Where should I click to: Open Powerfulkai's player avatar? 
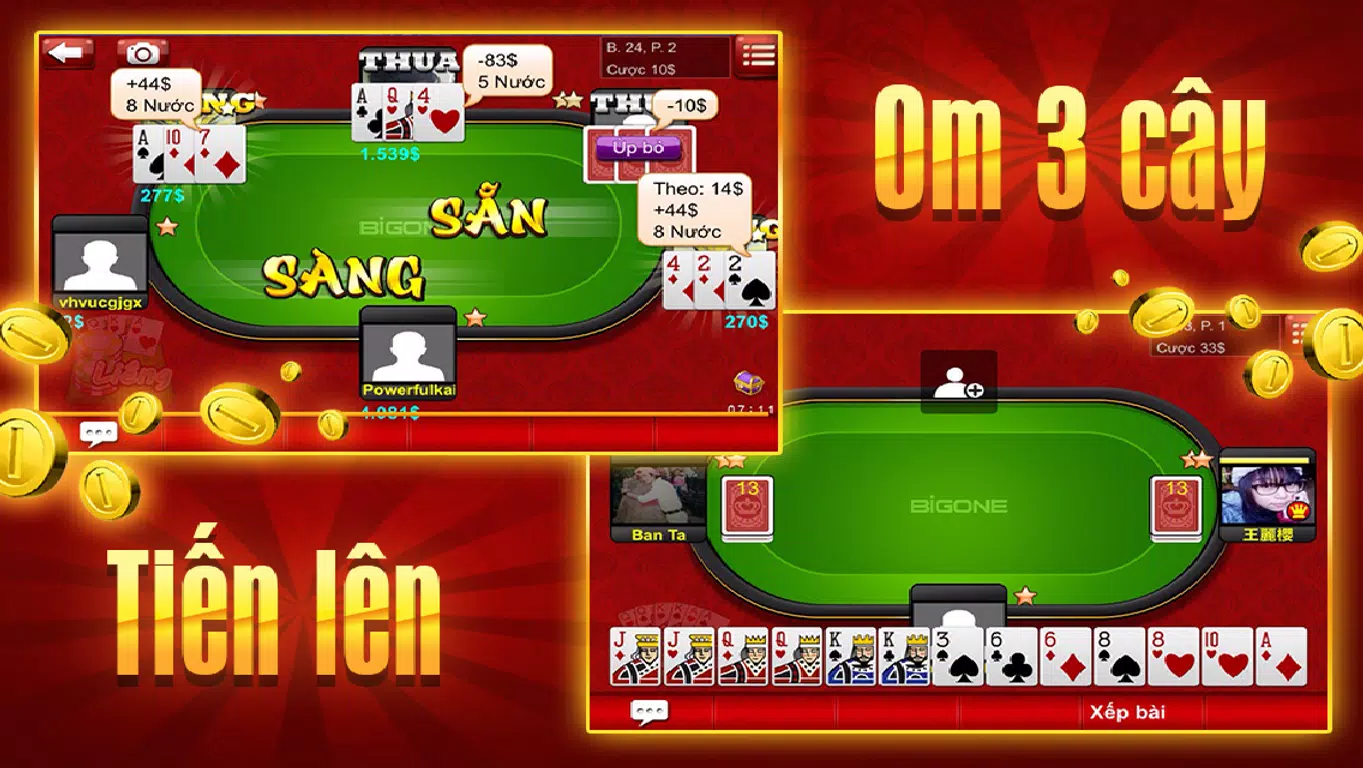tap(408, 352)
